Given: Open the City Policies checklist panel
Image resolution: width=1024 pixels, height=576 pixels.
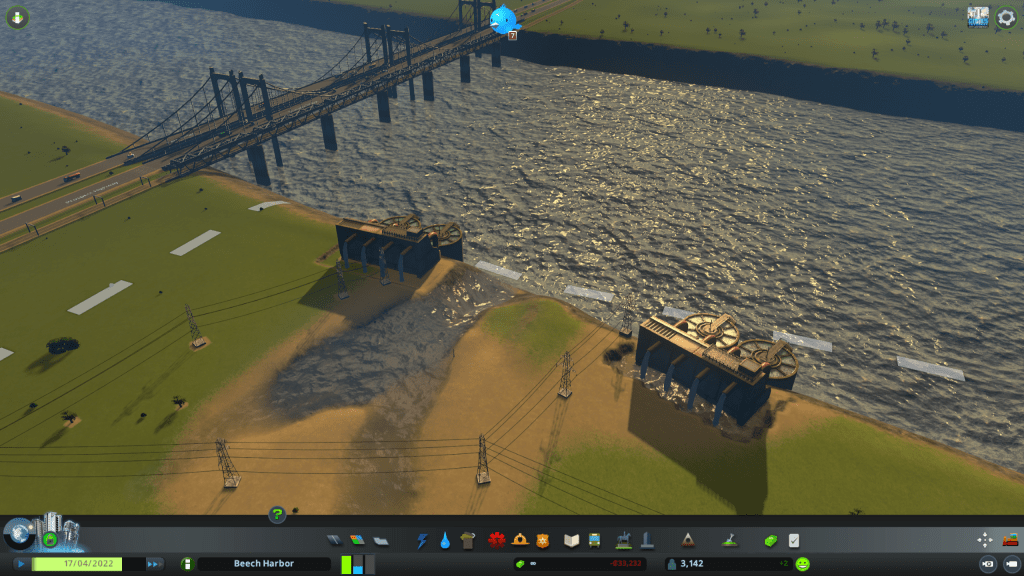Looking at the screenshot, I should [794, 540].
